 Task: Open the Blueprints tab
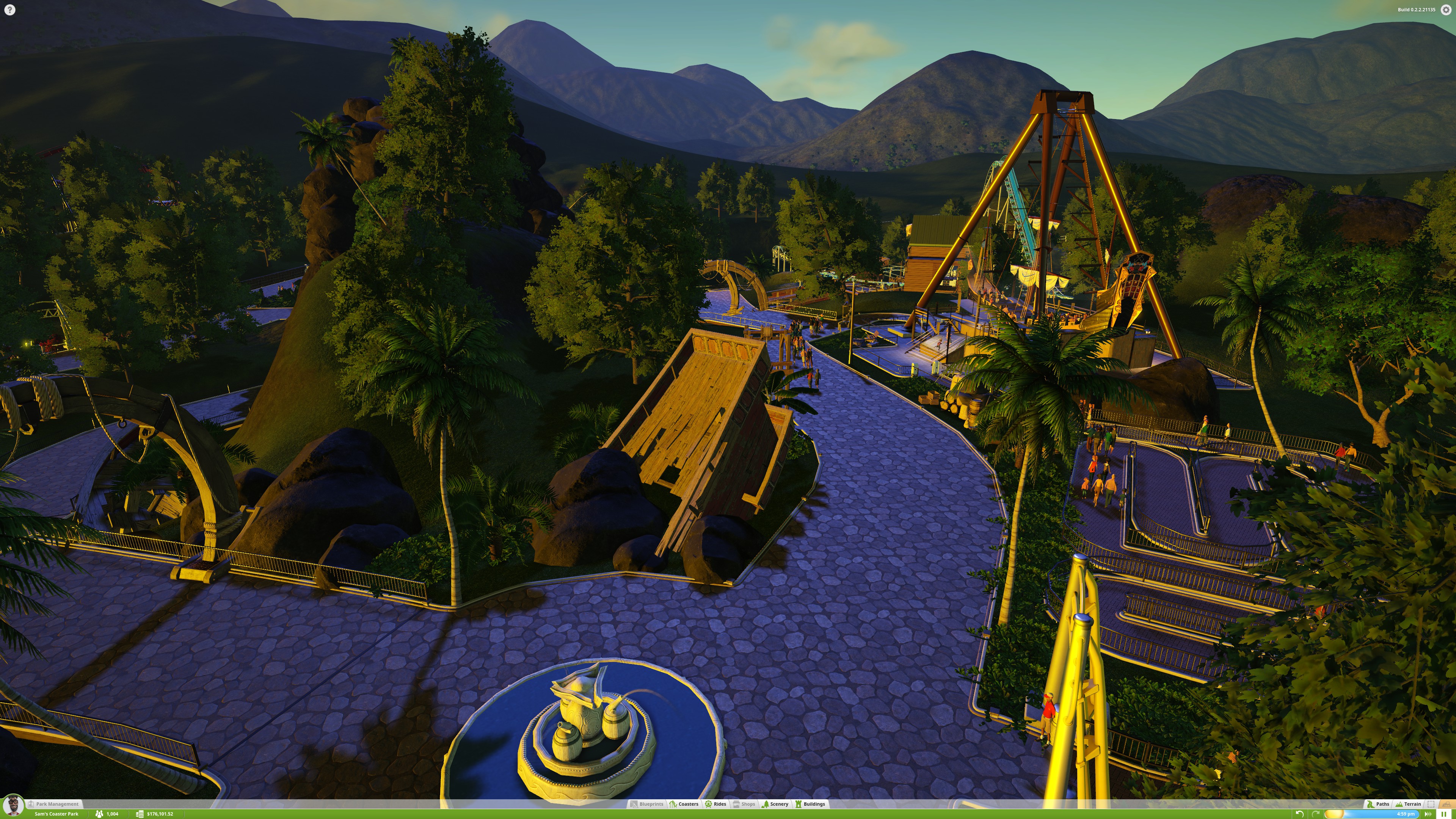646,804
